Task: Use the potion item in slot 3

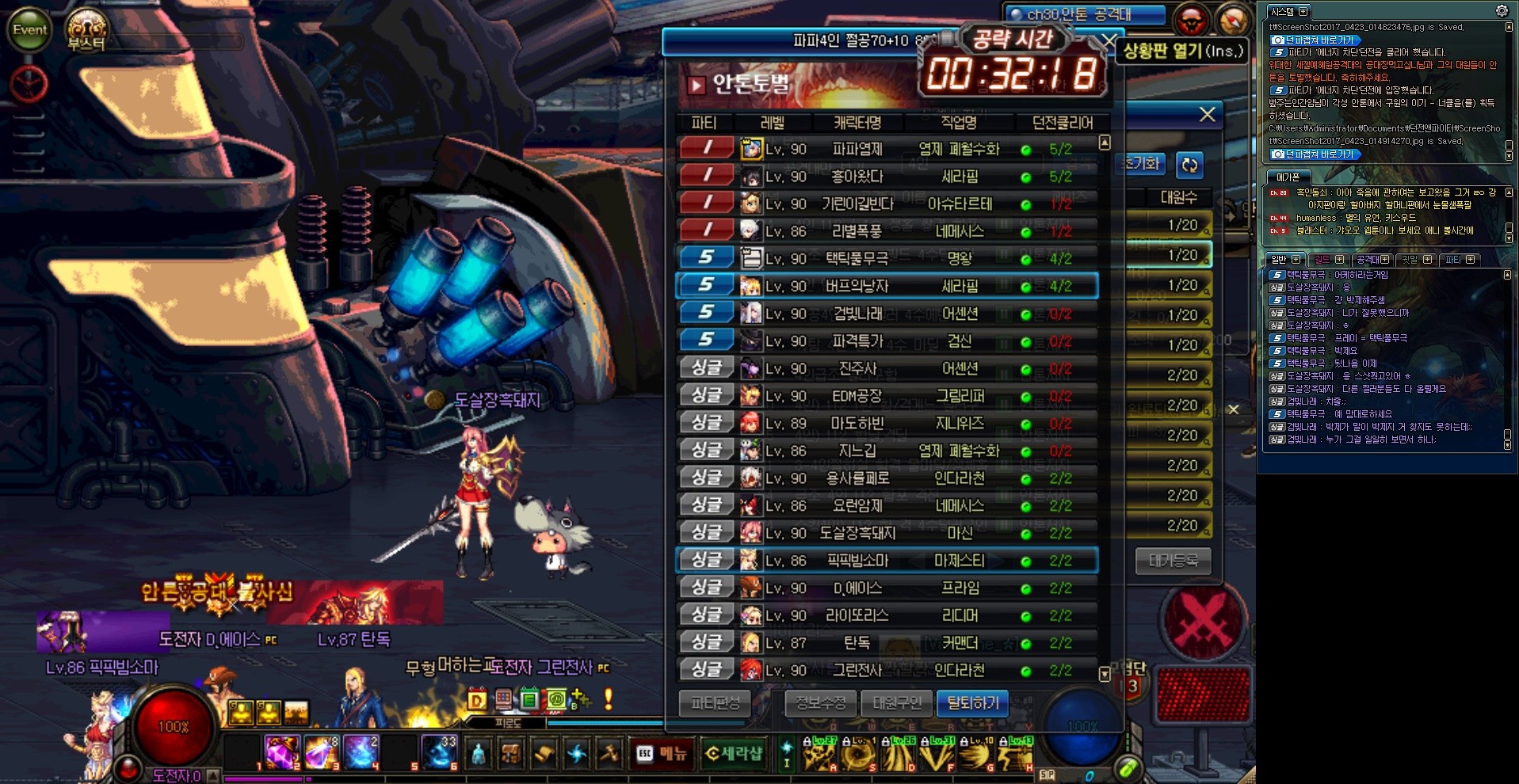Action: tap(321, 752)
